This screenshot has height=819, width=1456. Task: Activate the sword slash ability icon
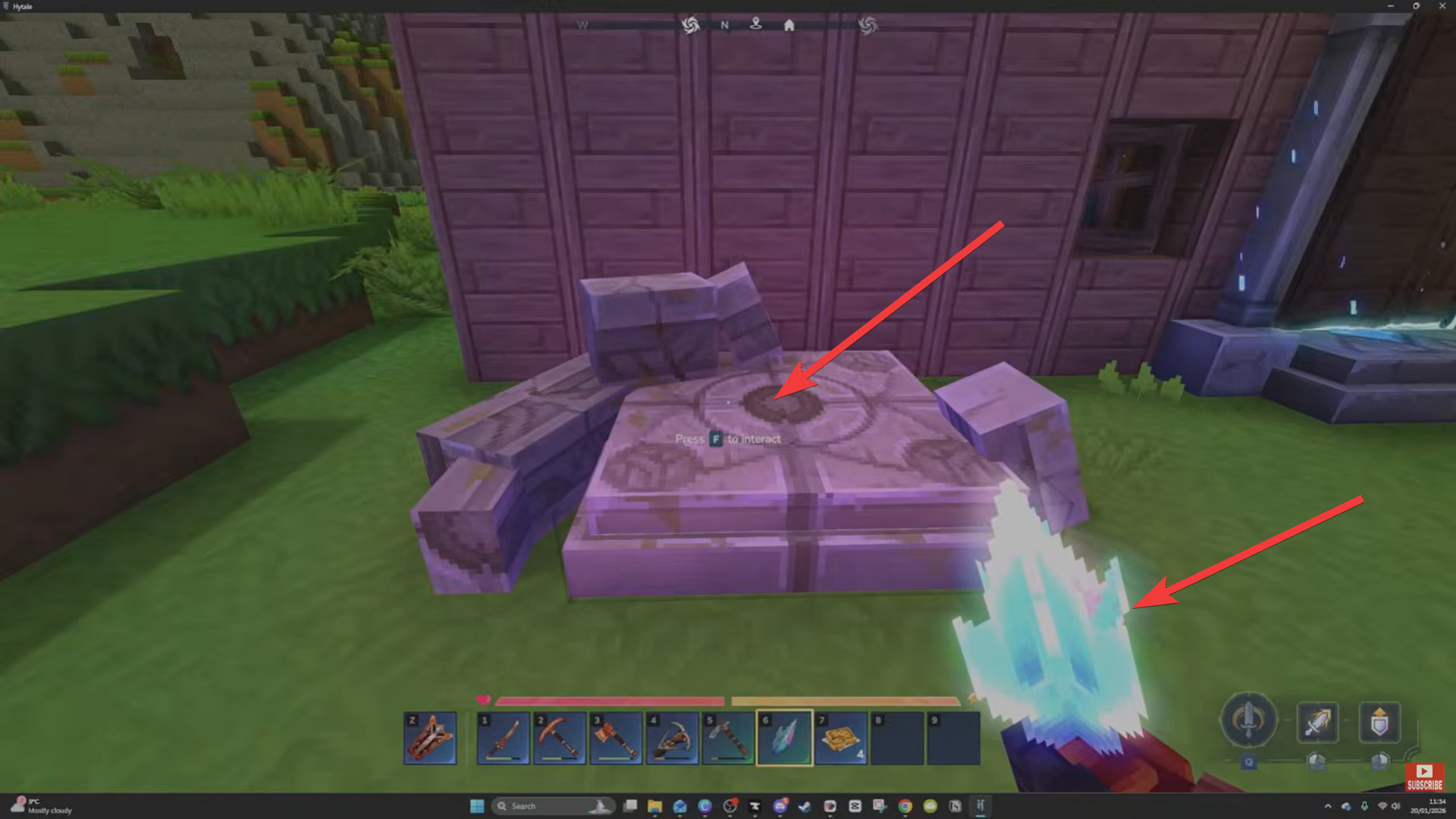pos(1317,720)
